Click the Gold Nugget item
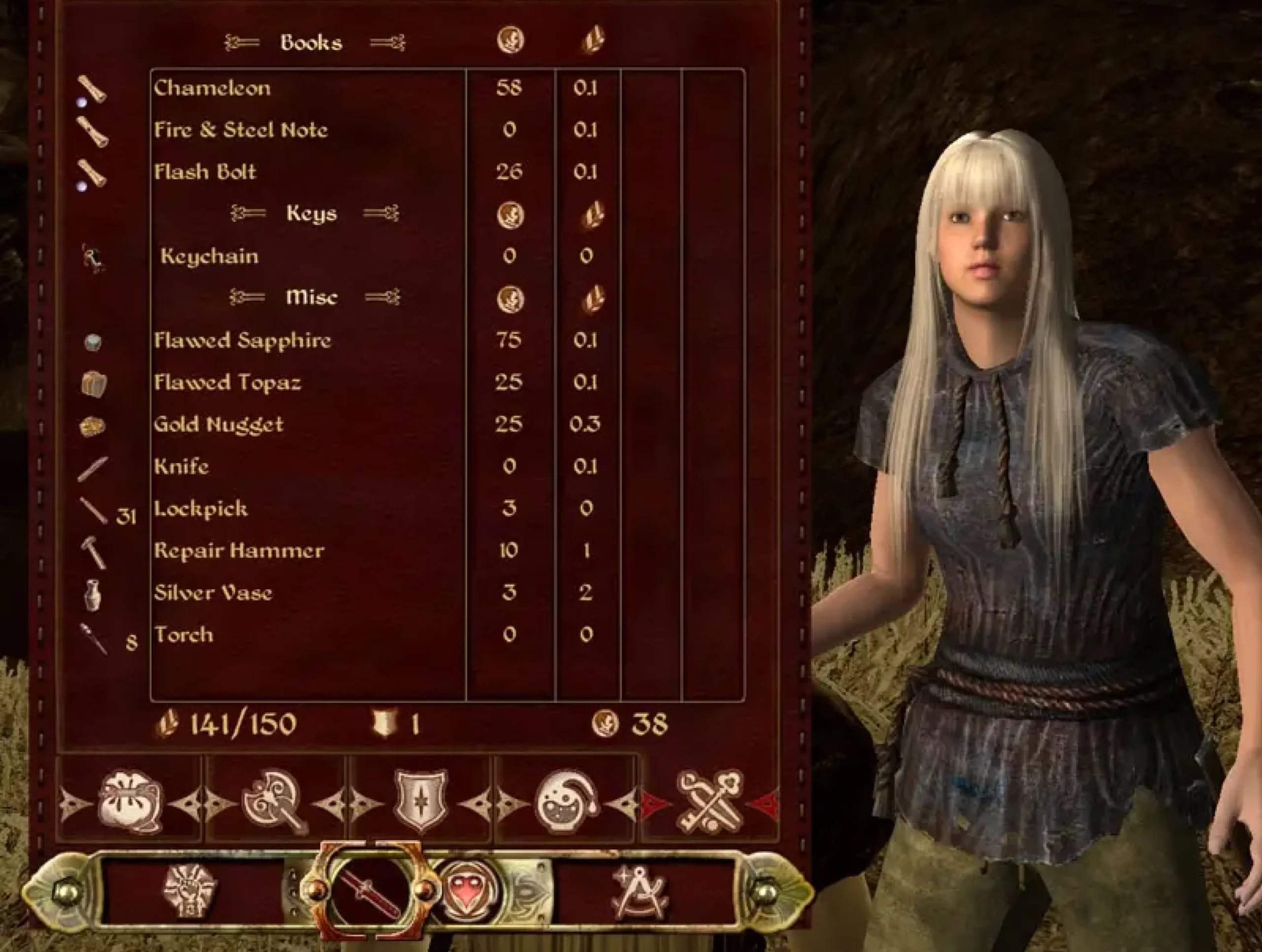The width and height of the screenshot is (1262, 952). pos(218,424)
